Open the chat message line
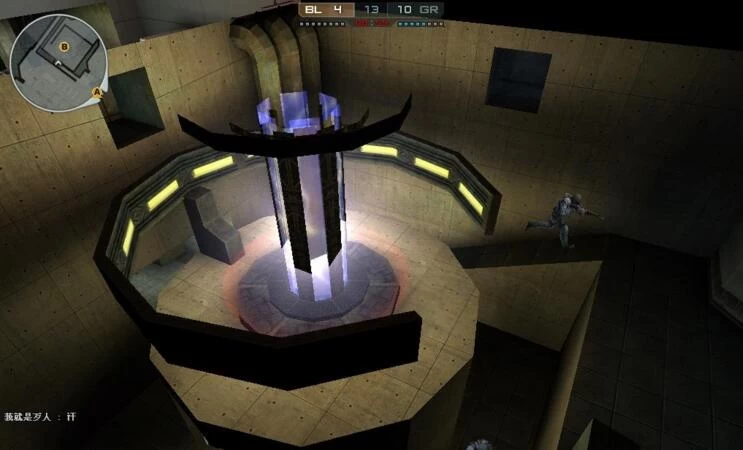The width and height of the screenshot is (743, 450). coord(40,416)
